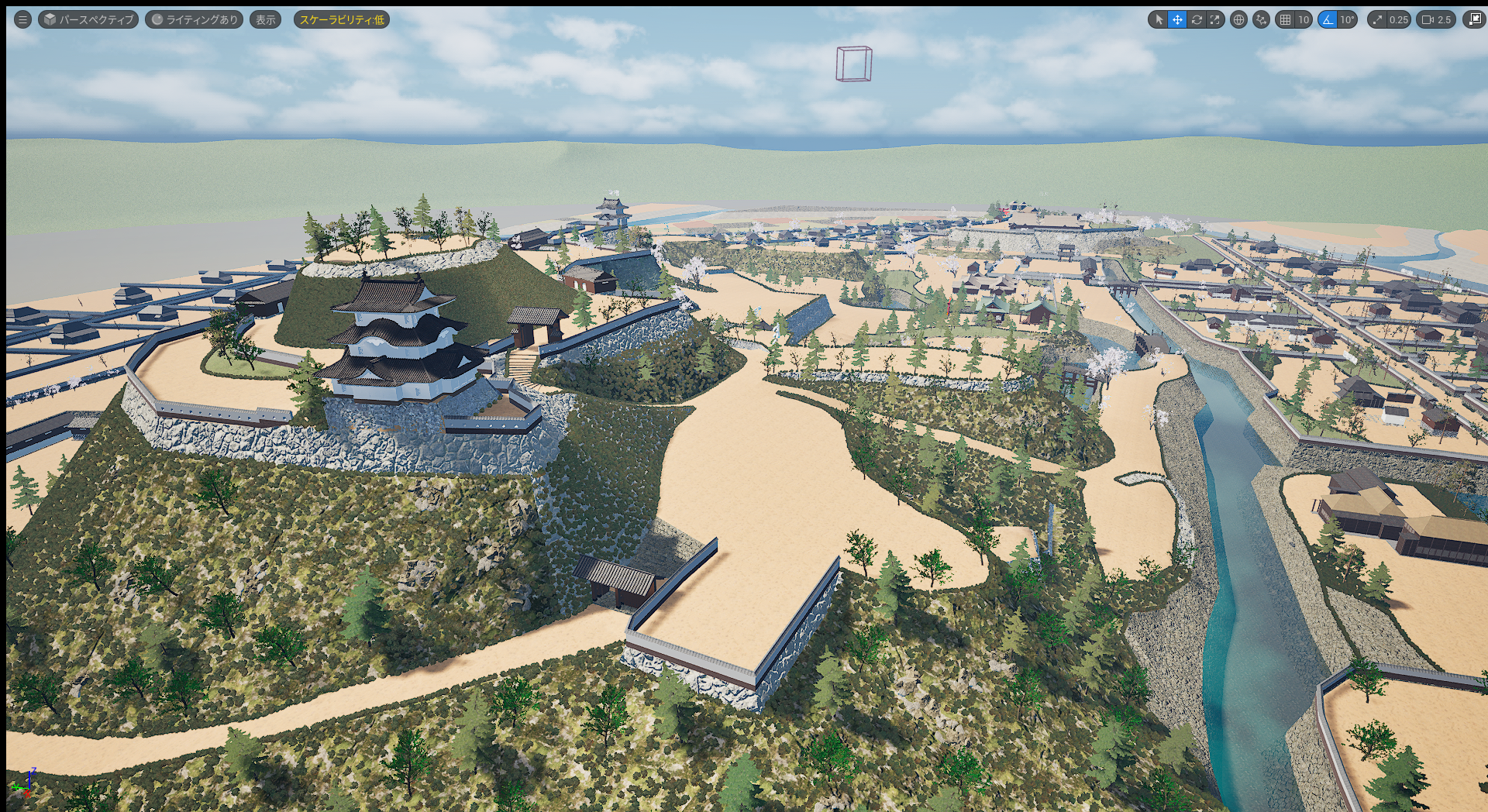Activate the arrow select mode tool

1159,19
